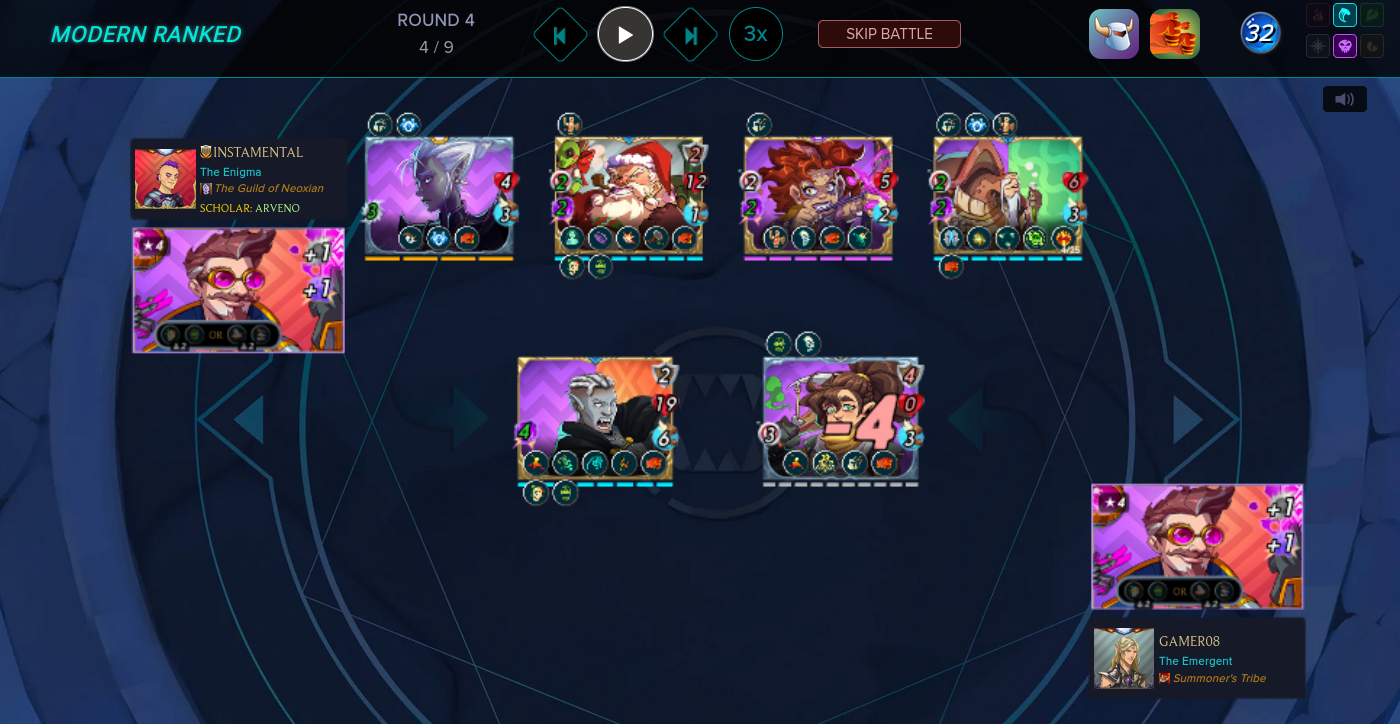This screenshot has width=1400, height=724.
Task: Play the battle replay
Action: pos(625,34)
